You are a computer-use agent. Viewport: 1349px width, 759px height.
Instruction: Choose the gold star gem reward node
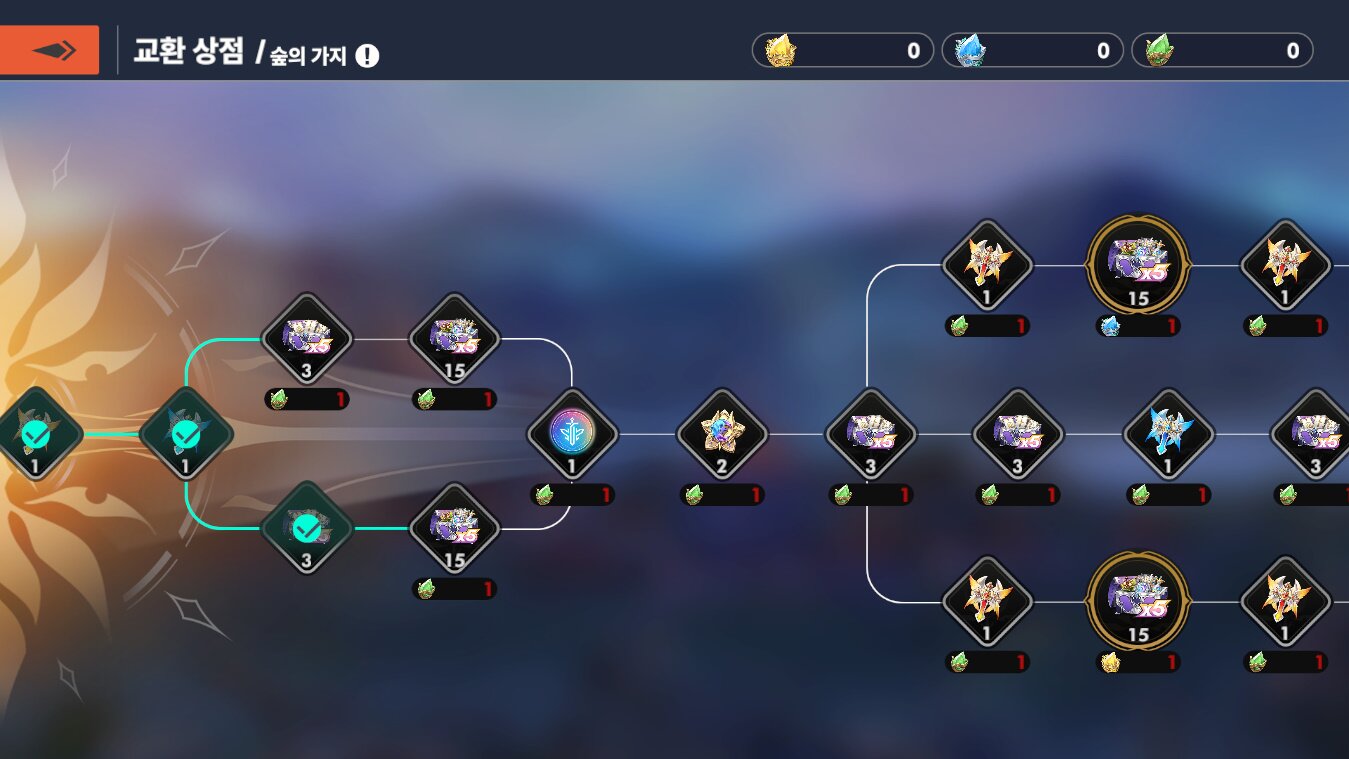pyautogui.click(x=721, y=435)
